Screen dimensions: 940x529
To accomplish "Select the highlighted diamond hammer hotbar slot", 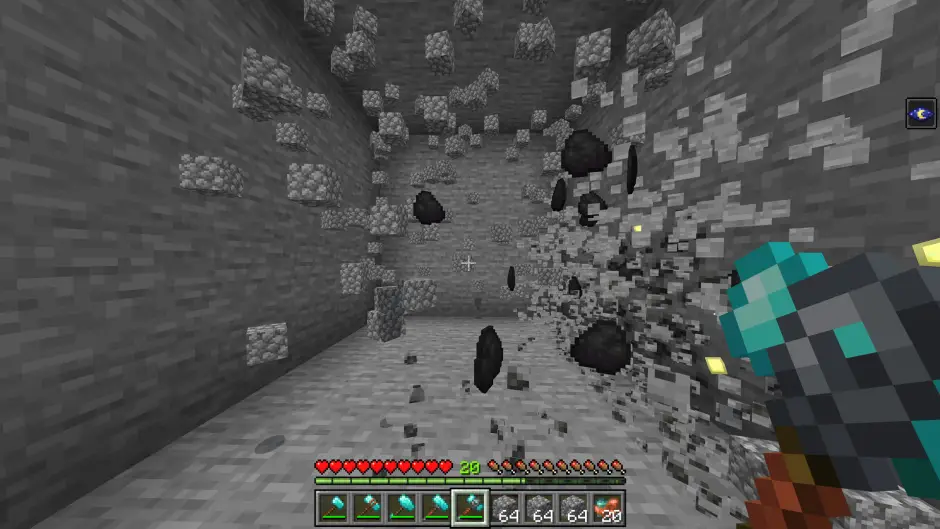I will point(469,507).
